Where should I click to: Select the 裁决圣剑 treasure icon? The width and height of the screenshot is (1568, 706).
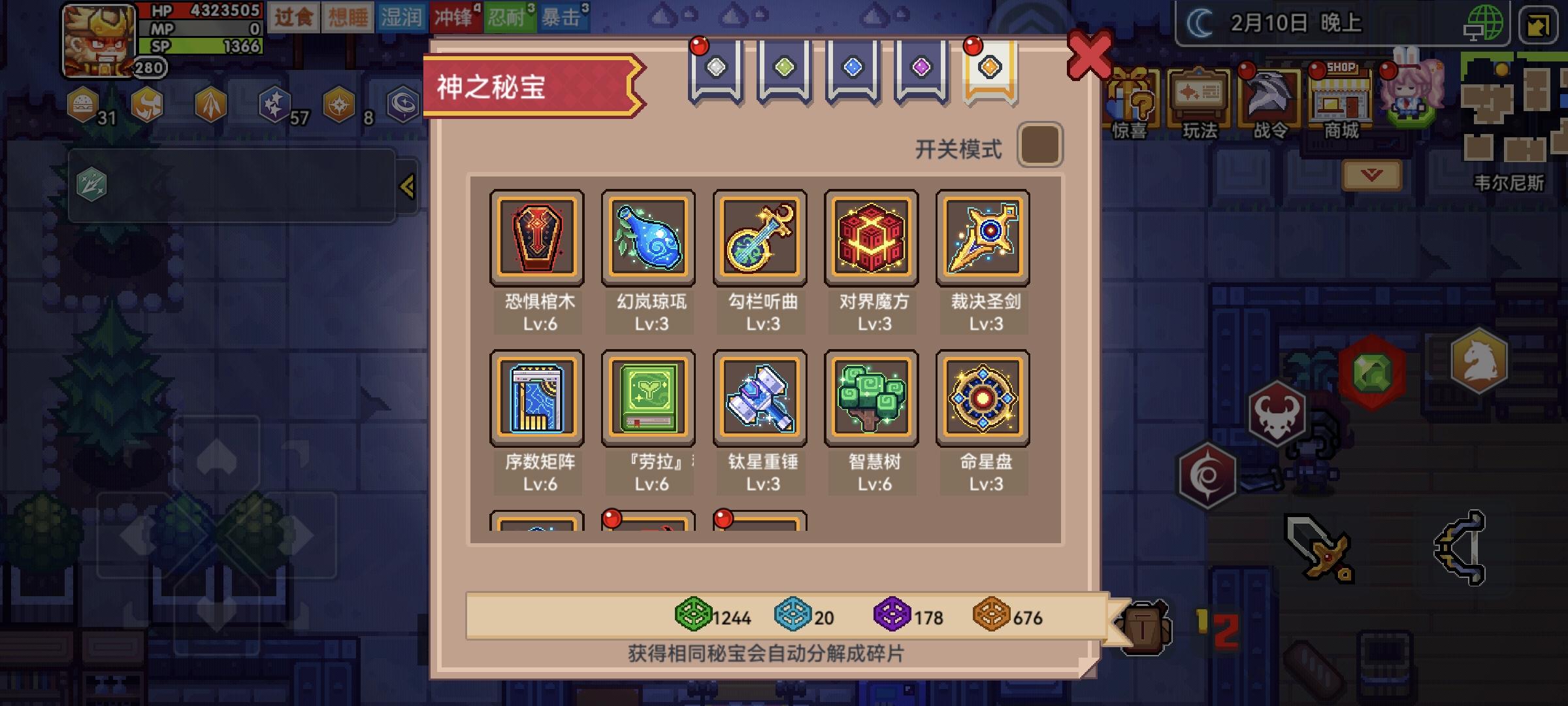coord(982,237)
